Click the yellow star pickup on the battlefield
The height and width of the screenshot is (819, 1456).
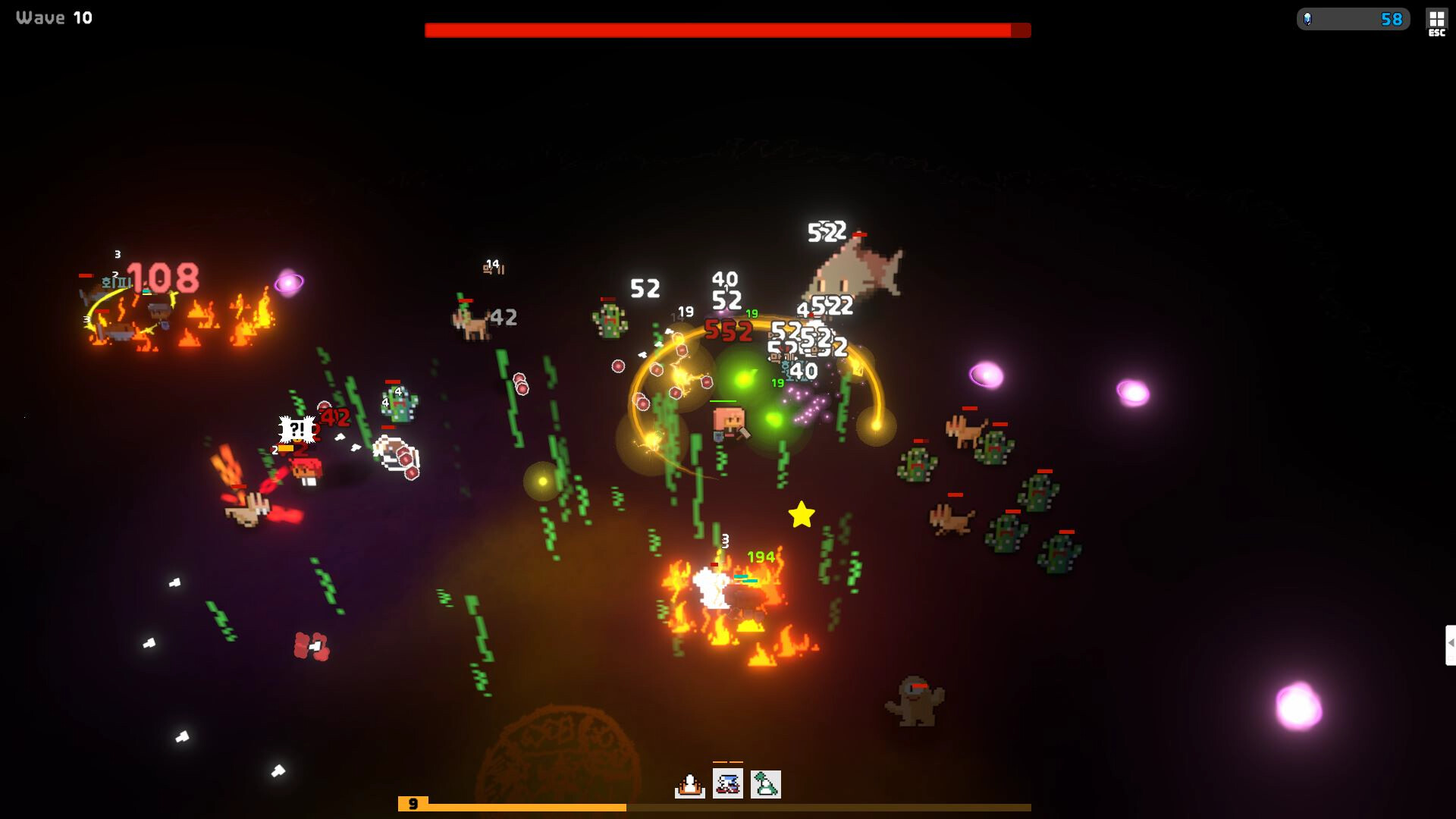click(x=800, y=516)
